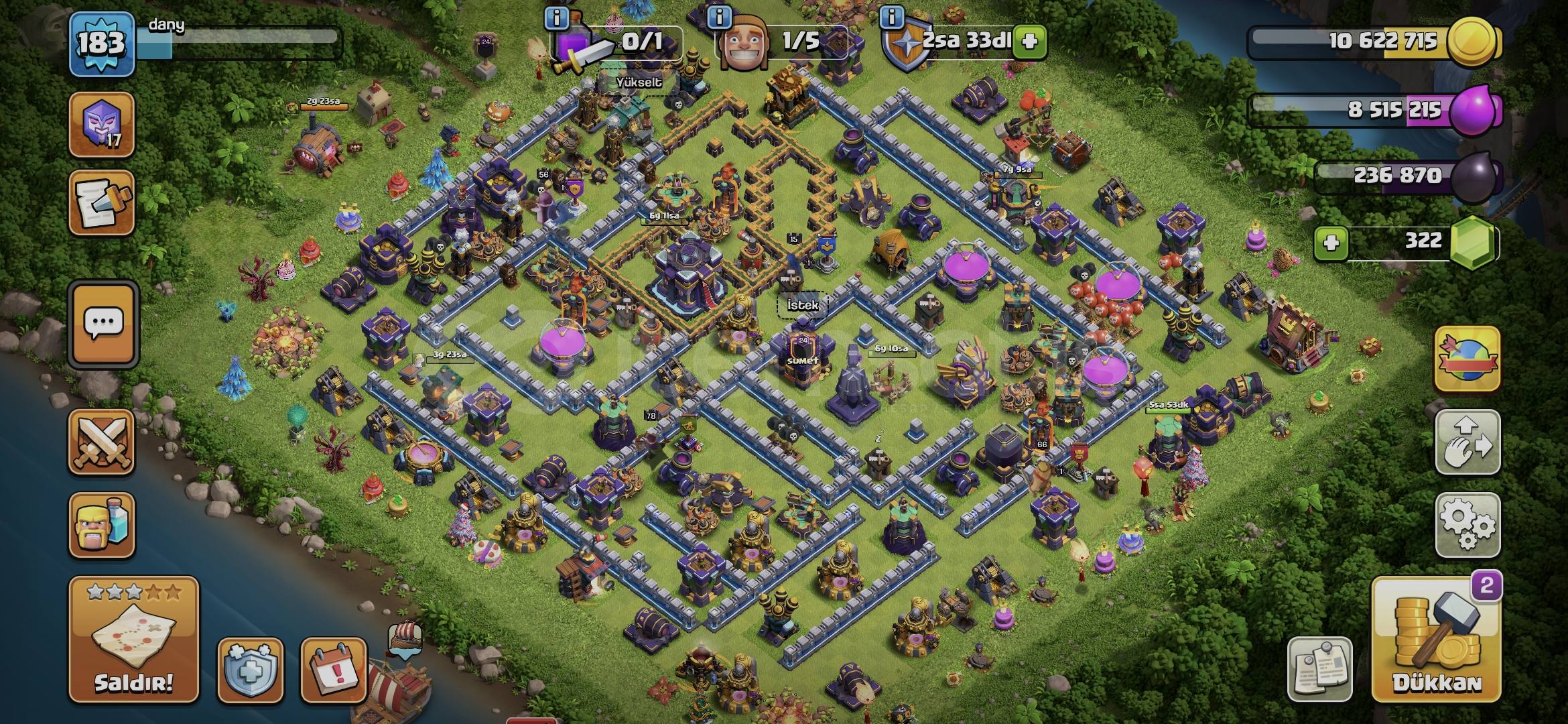Image resolution: width=1568 pixels, height=724 pixels.
Task: Show laboratory info above the 0/1 counter
Action: click(557, 17)
